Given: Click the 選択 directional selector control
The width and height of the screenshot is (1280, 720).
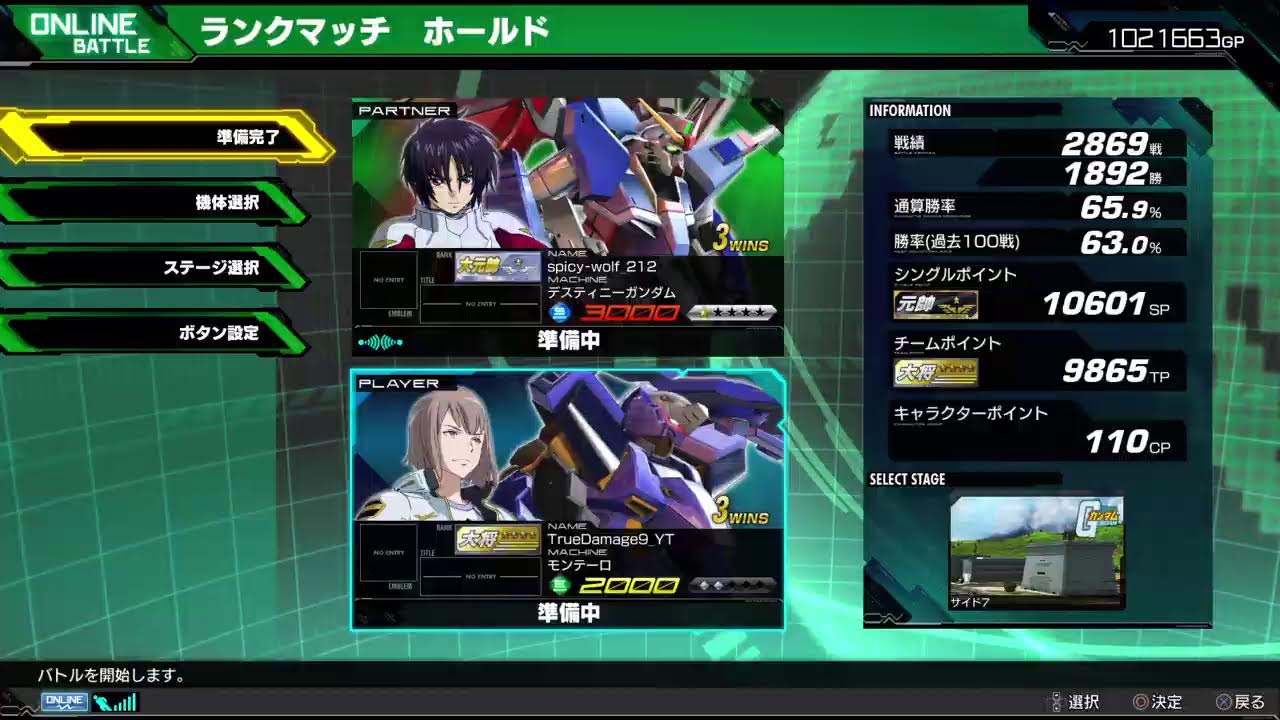Looking at the screenshot, I should pyautogui.click(x=1058, y=702).
